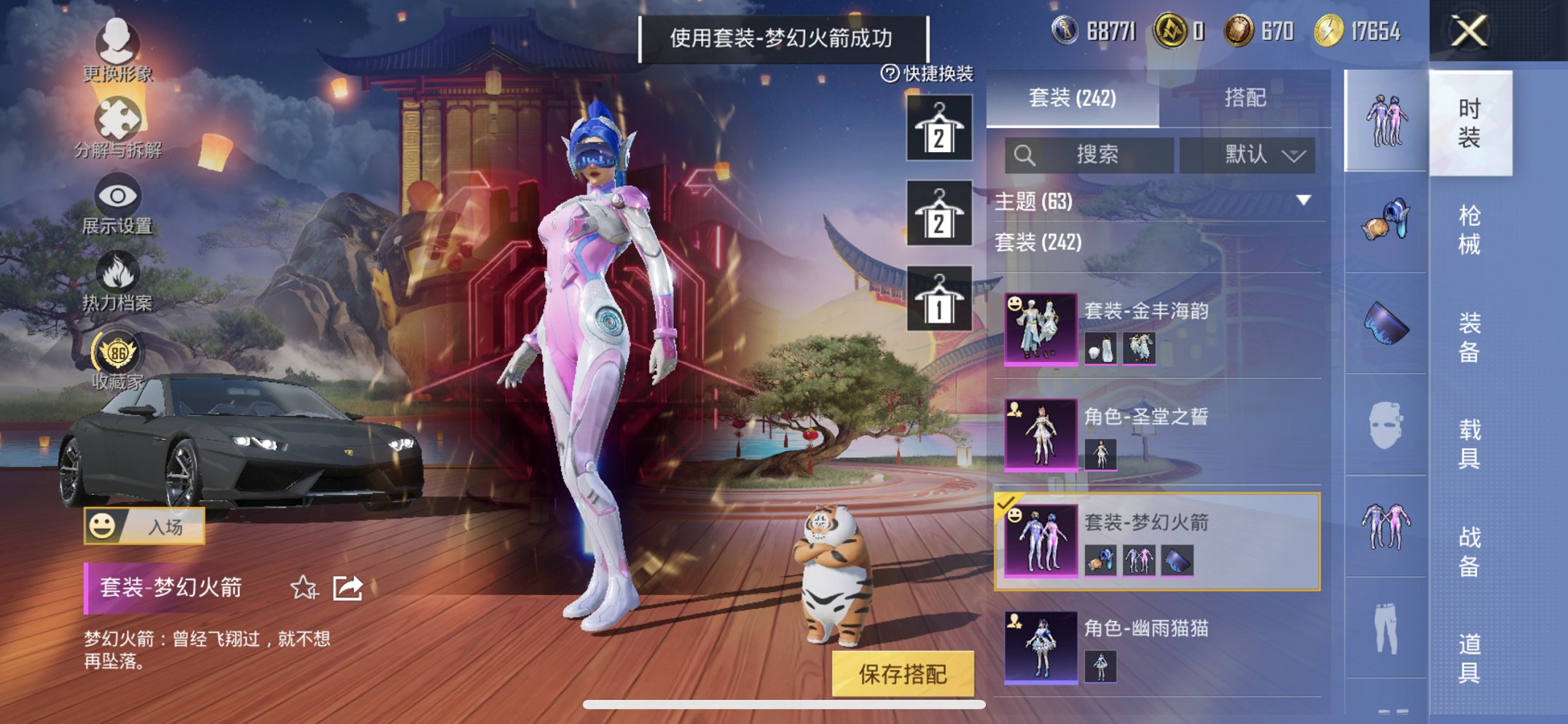This screenshot has width=1568, height=724.
Task: Open the 分解与拆解 dismantle tool
Action: point(119,118)
